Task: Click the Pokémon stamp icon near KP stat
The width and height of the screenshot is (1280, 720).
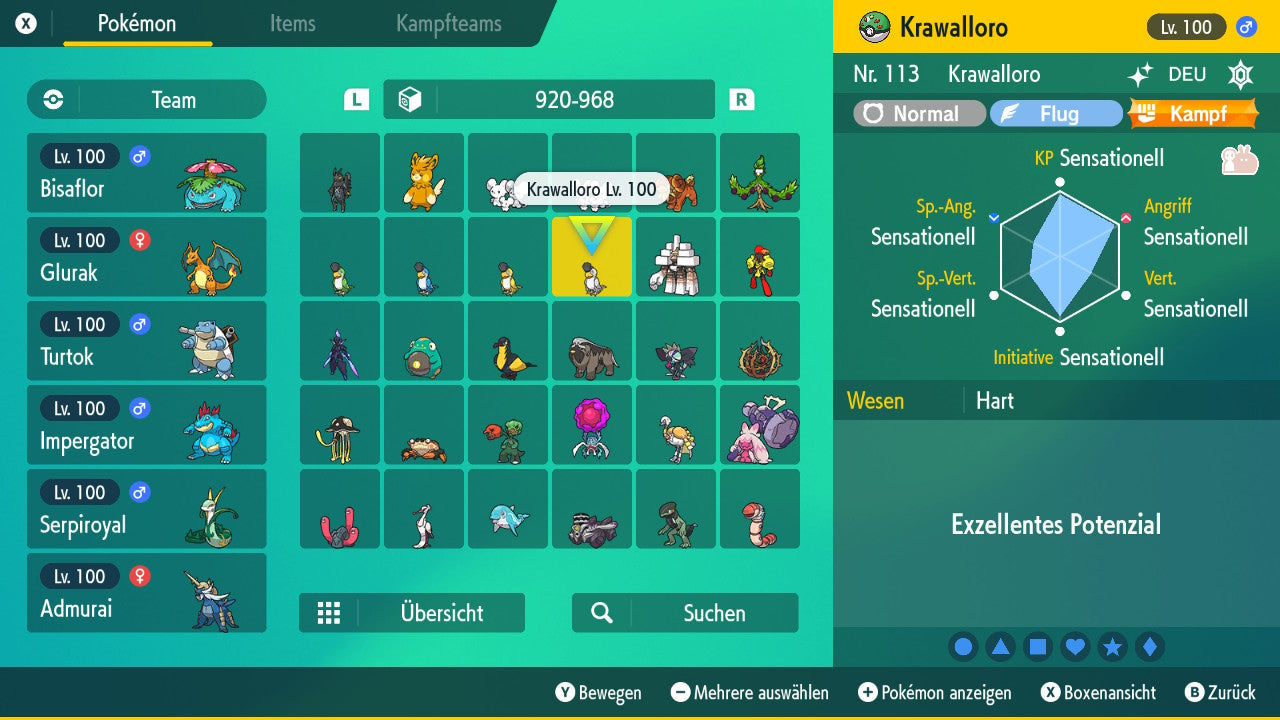Action: tap(1236, 158)
